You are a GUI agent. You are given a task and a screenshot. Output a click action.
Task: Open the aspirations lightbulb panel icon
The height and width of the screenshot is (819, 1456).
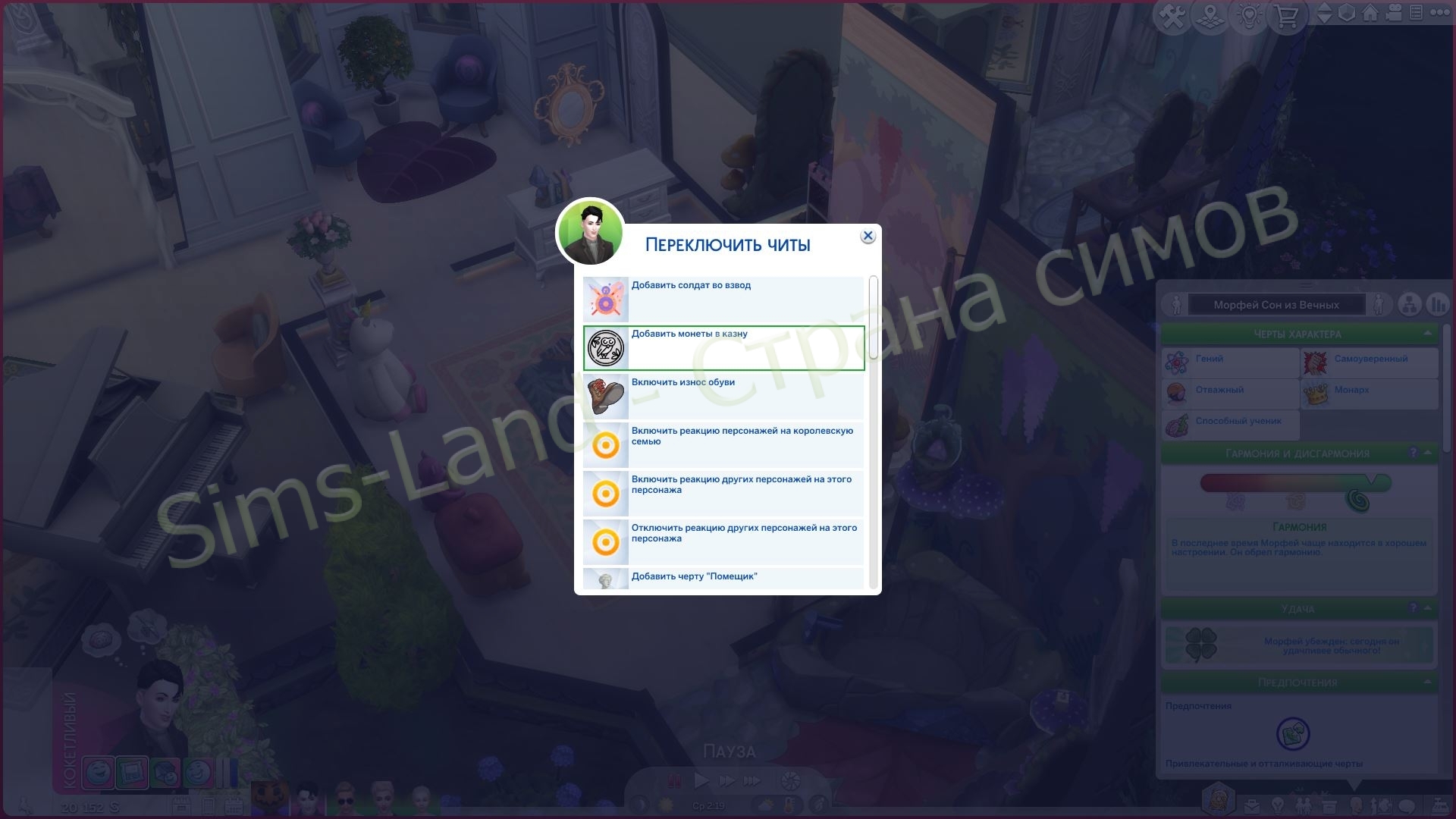pos(1277,805)
